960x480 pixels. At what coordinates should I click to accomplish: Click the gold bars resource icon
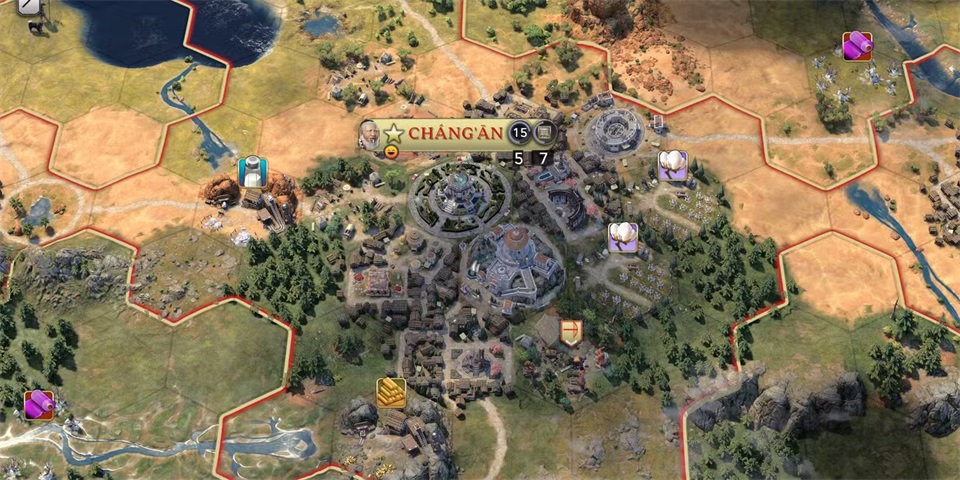click(391, 391)
